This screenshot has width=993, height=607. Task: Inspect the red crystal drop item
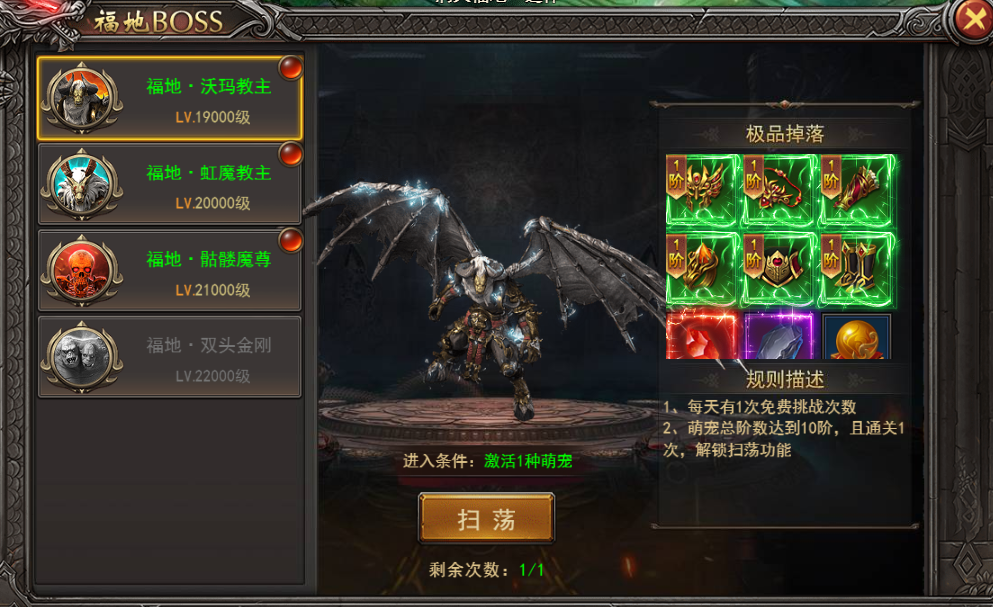tap(703, 336)
